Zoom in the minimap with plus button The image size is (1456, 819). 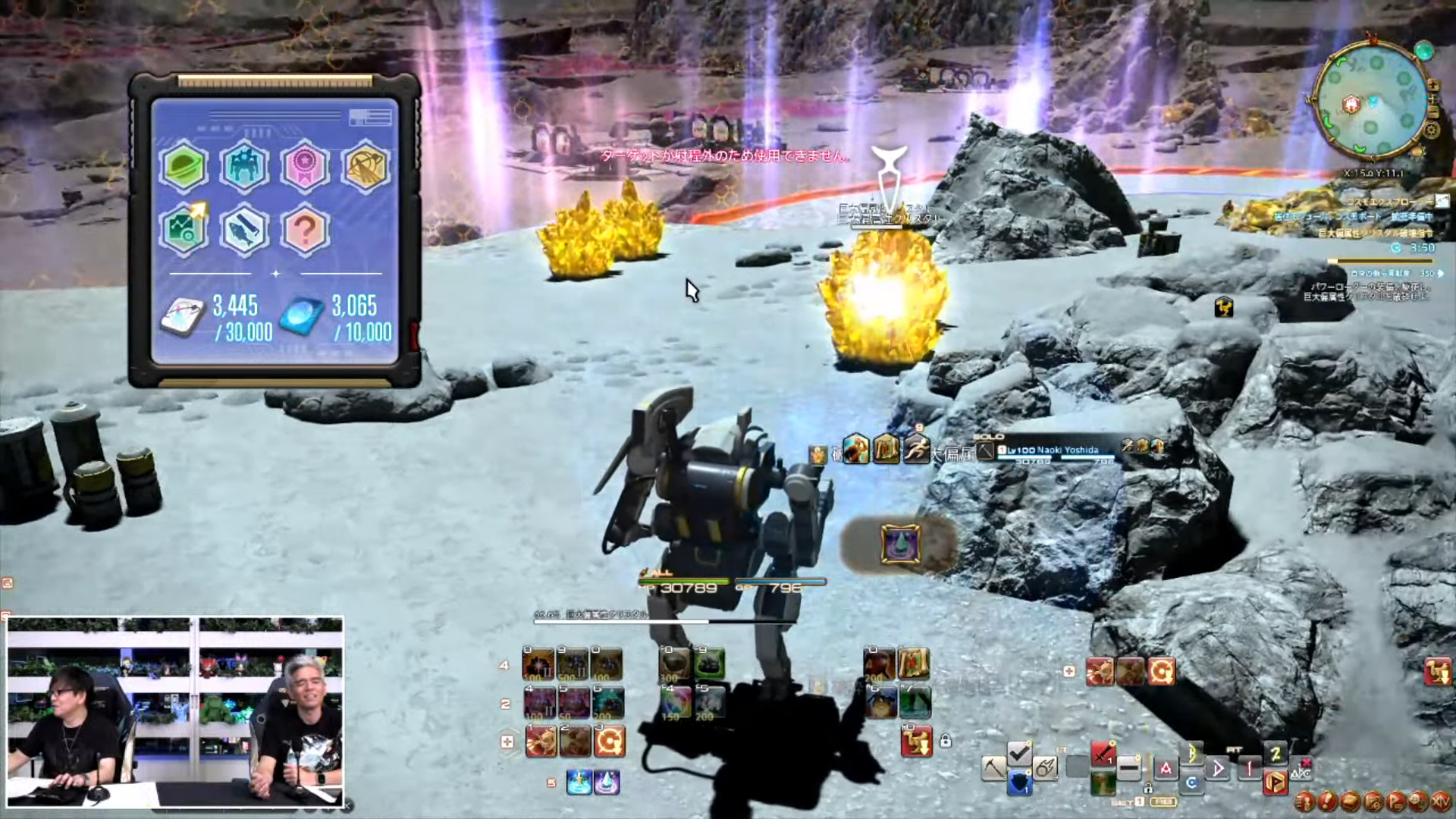click(x=1432, y=85)
